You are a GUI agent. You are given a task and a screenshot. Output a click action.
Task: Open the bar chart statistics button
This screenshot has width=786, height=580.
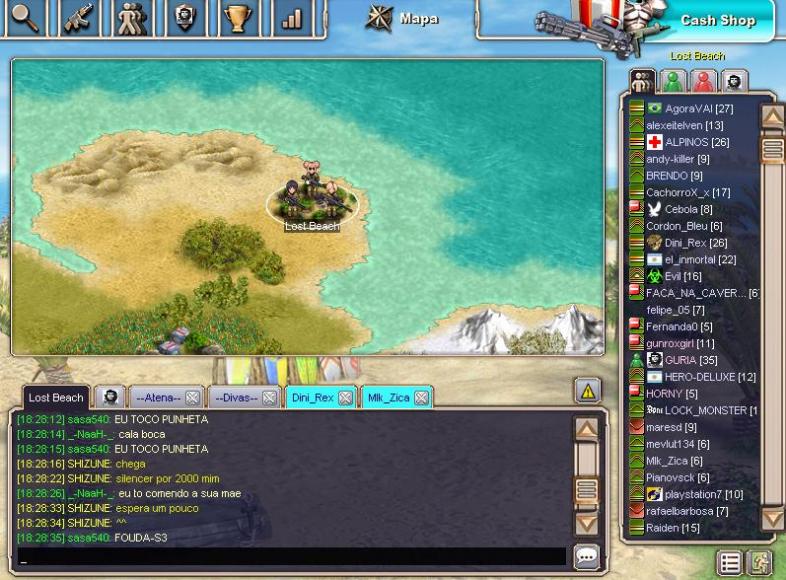click(291, 19)
